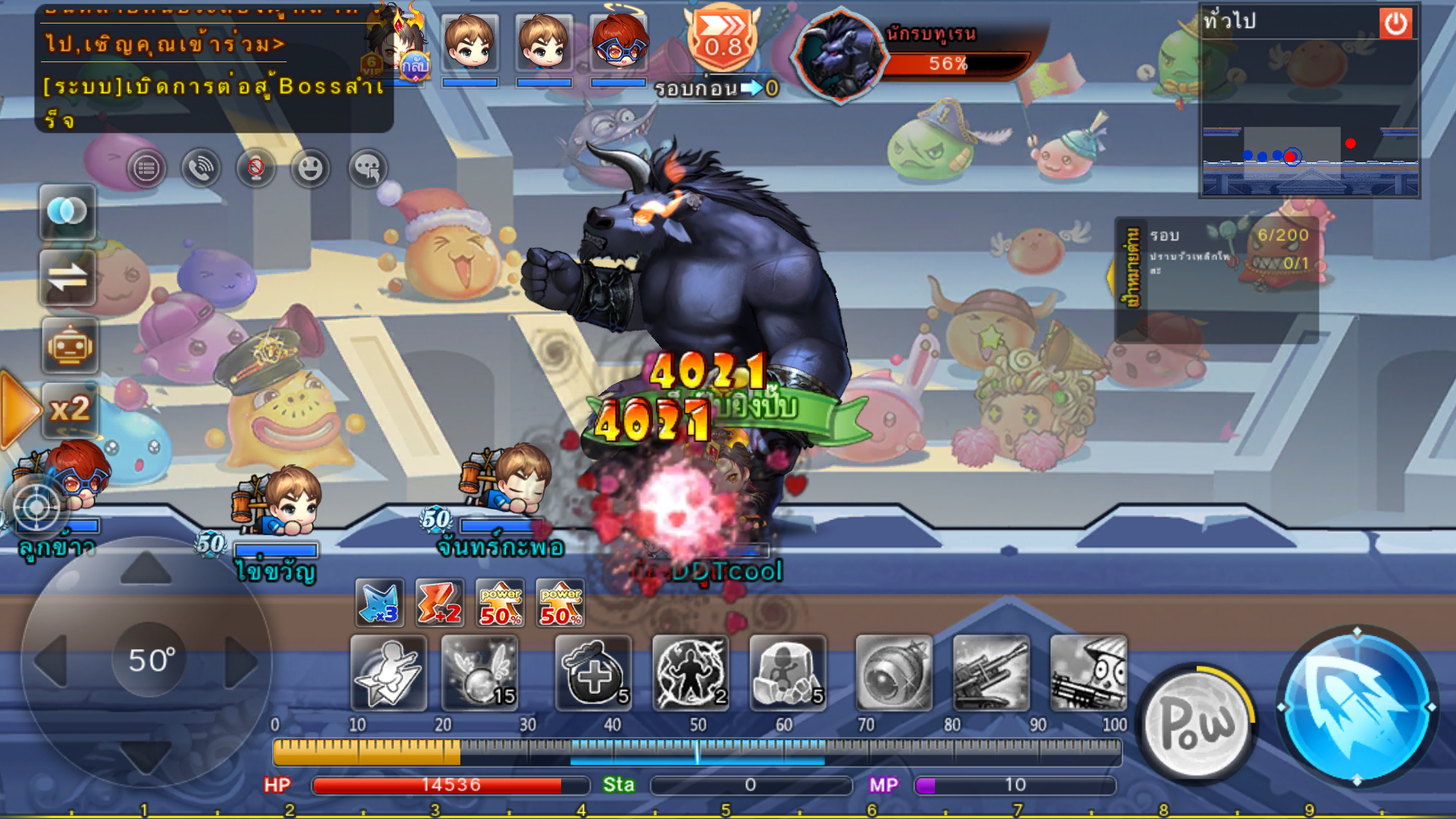Increase firing angle with up arrow
The width and height of the screenshot is (1456, 819).
(x=146, y=569)
